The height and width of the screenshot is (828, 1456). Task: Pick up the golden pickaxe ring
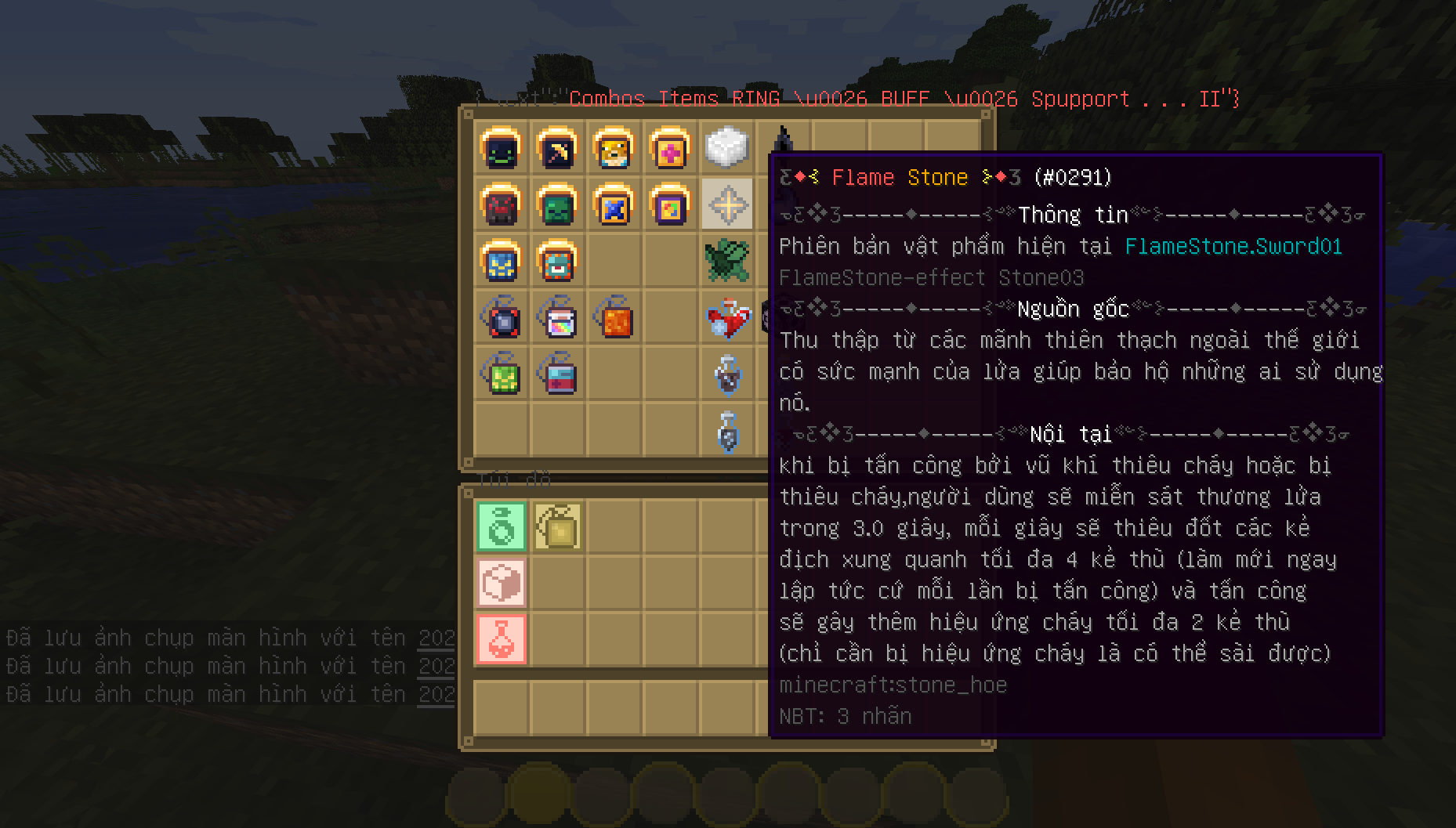pos(557,148)
